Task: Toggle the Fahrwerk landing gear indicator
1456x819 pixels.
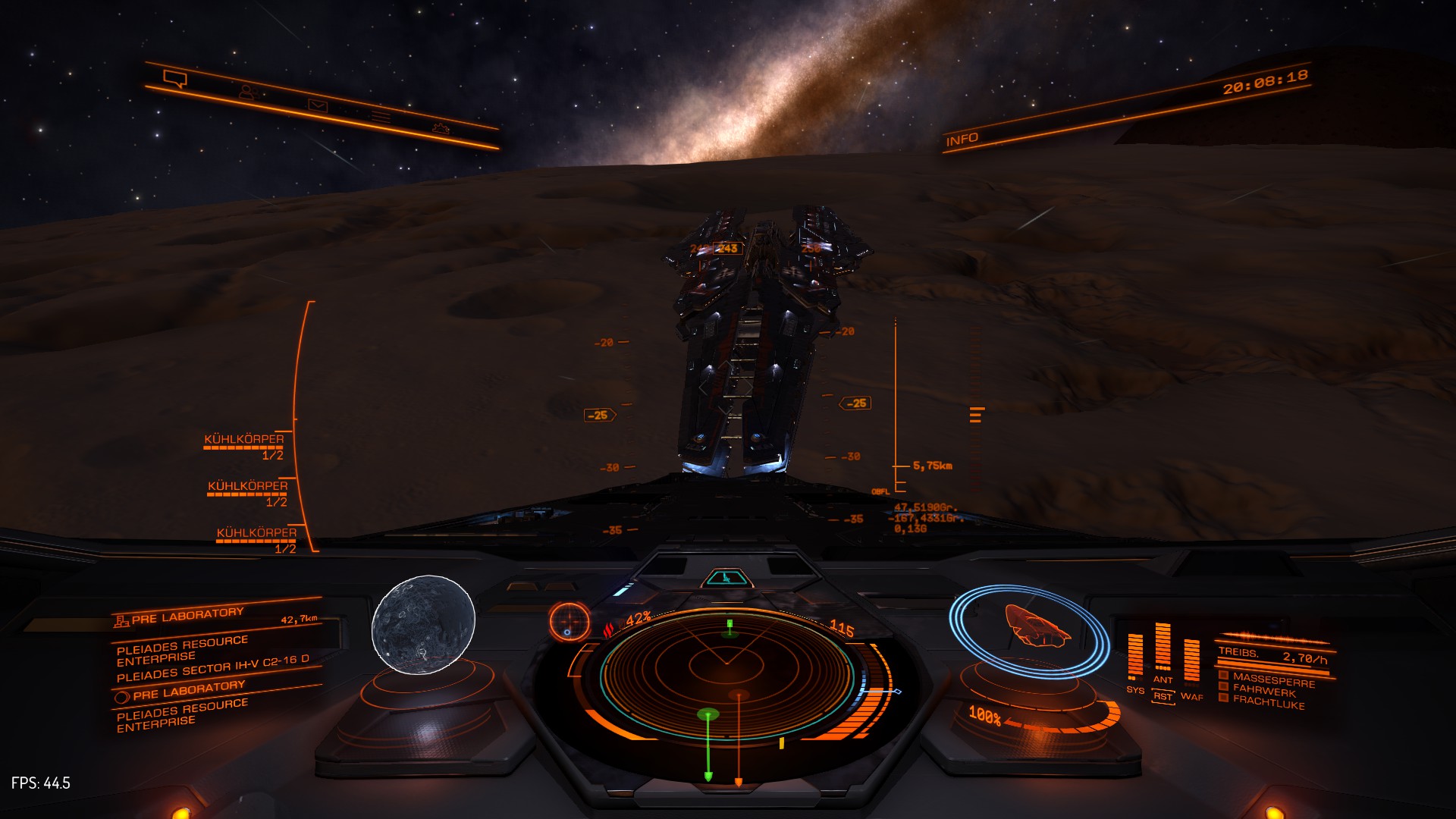Action: pyautogui.click(x=1263, y=691)
